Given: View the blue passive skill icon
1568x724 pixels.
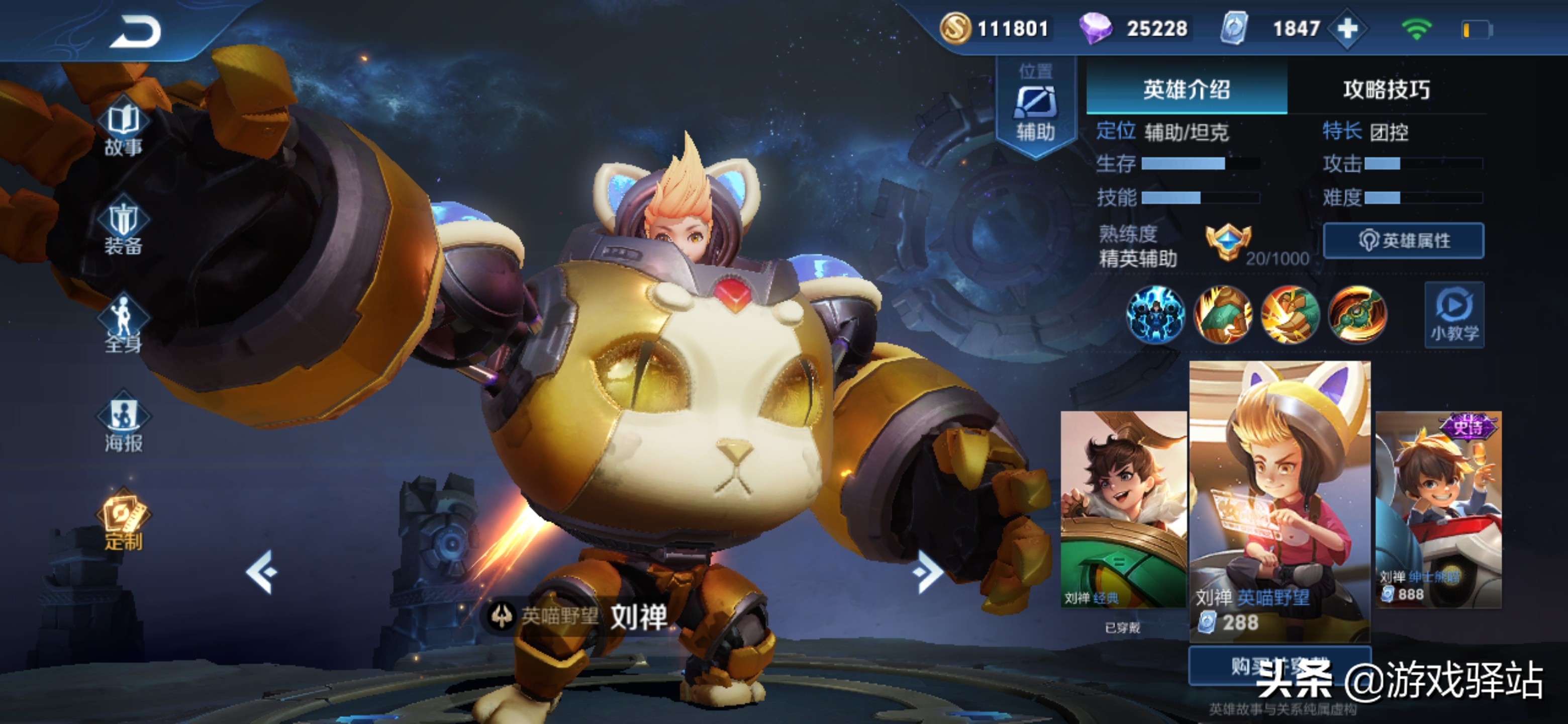Looking at the screenshot, I should click(1155, 315).
